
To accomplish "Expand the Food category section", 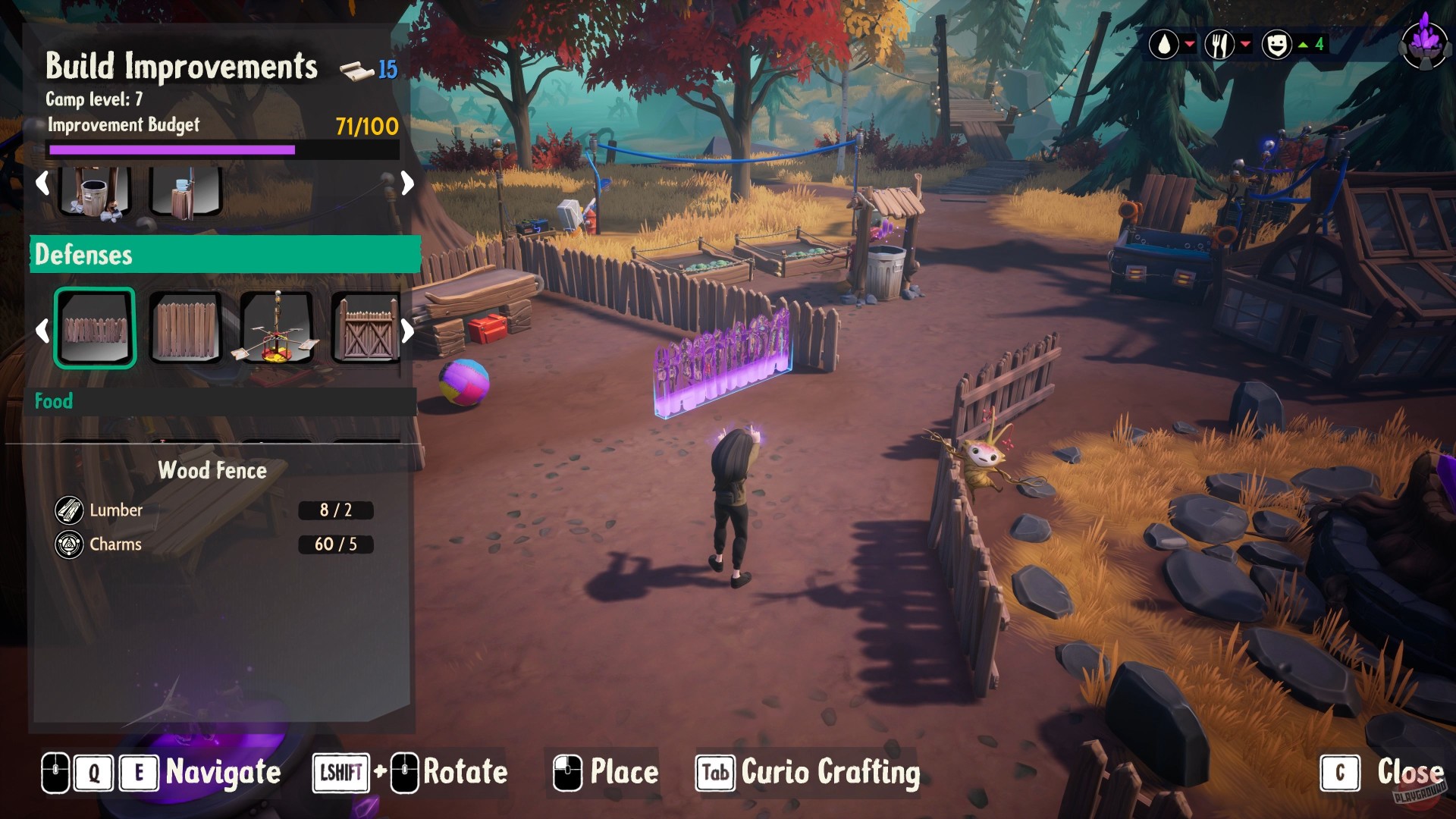I will click(53, 401).
